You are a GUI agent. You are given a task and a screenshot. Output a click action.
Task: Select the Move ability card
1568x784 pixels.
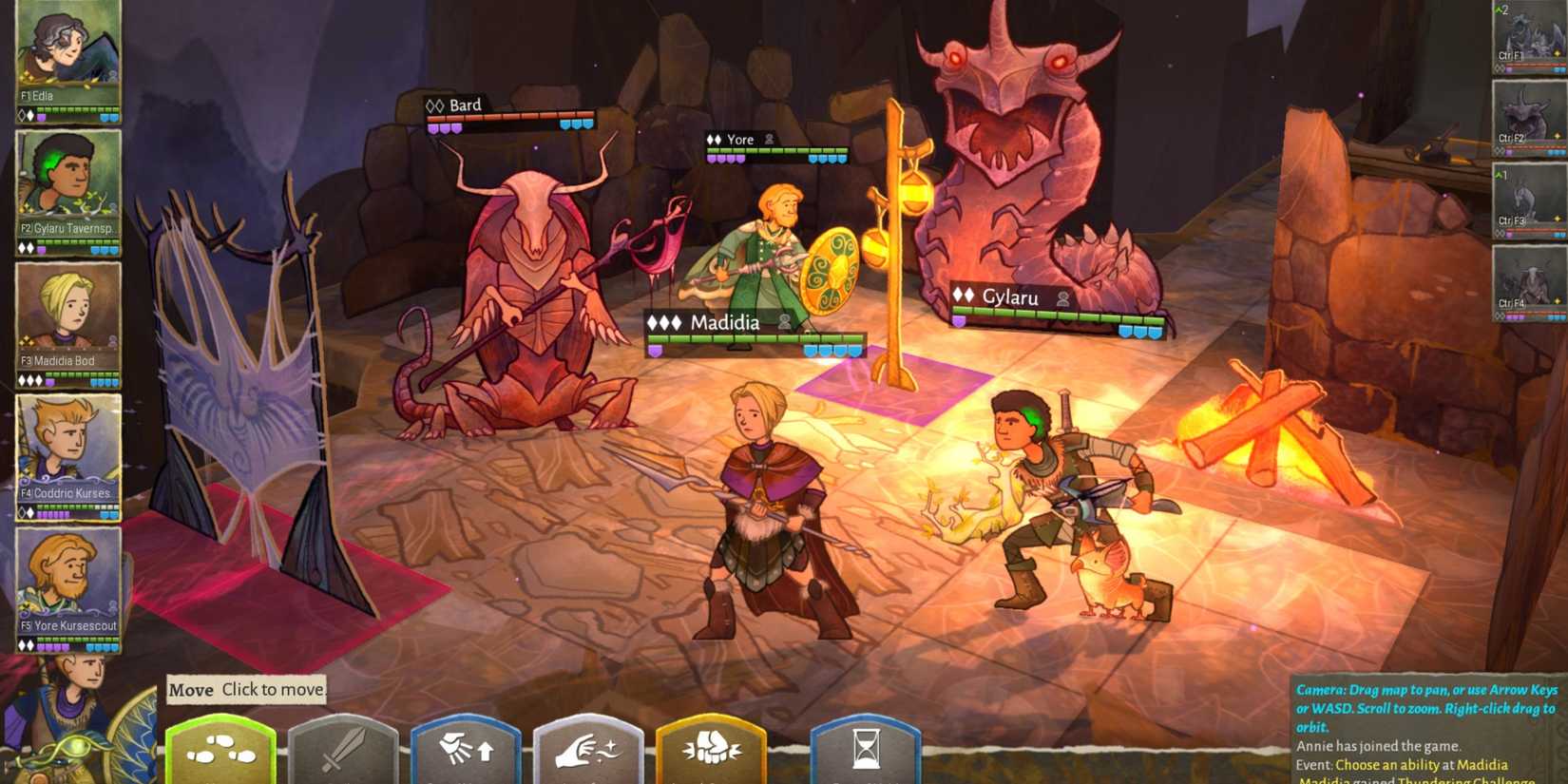[220, 751]
